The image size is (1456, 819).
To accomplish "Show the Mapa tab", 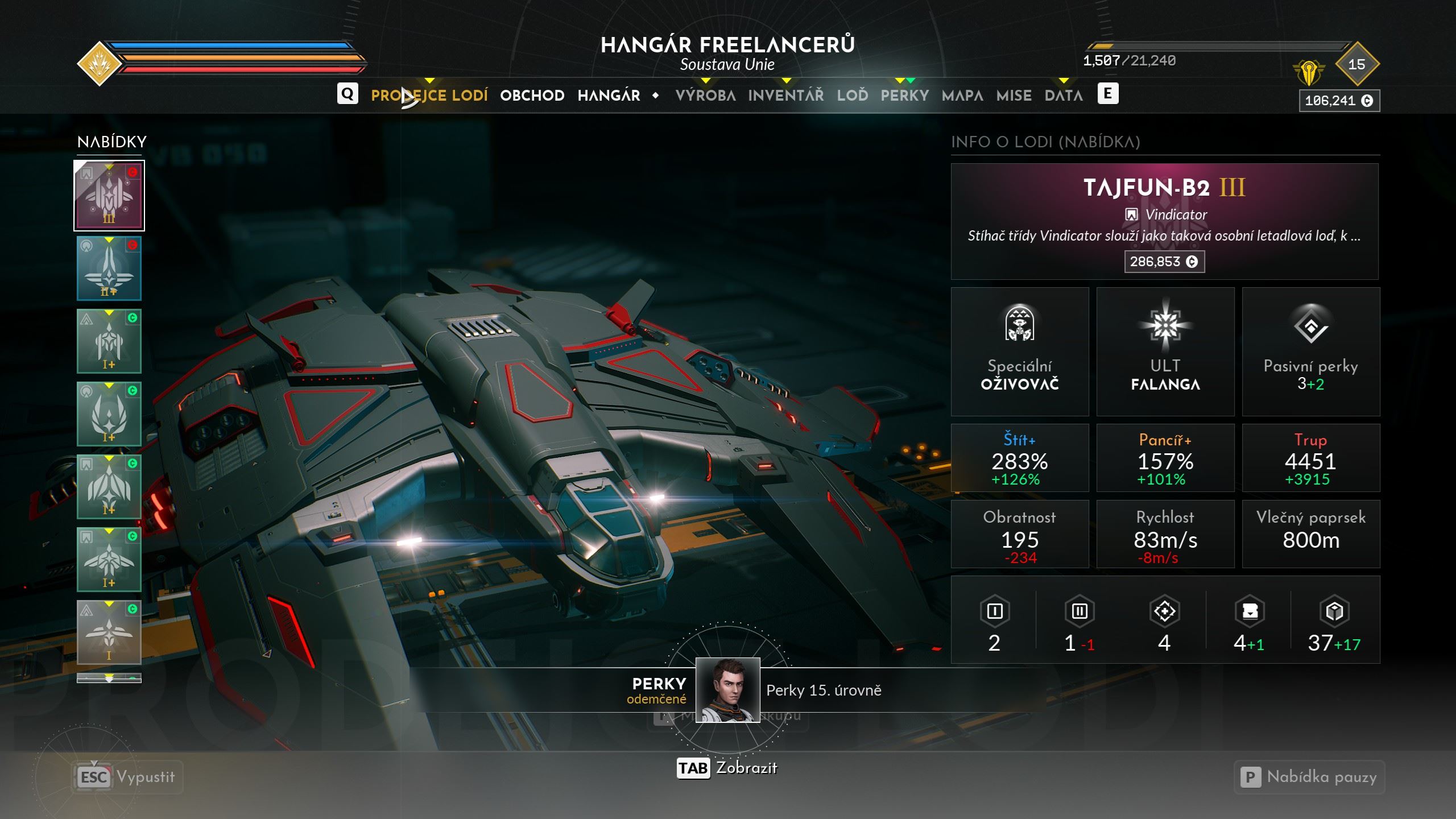I will point(962,96).
